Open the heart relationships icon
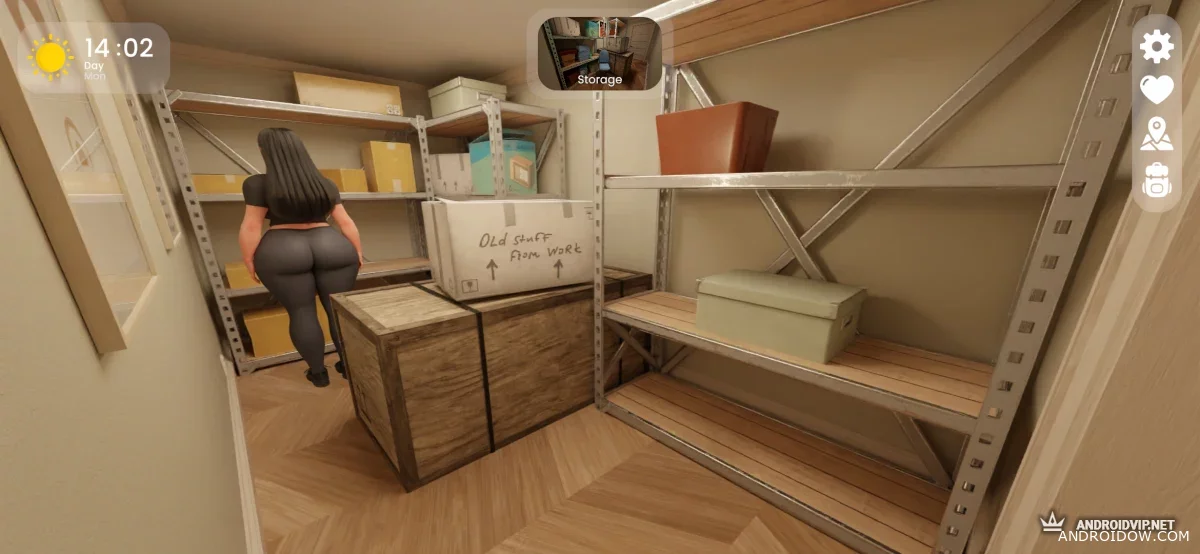The height and width of the screenshot is (554, 1200). [1156, 90]
